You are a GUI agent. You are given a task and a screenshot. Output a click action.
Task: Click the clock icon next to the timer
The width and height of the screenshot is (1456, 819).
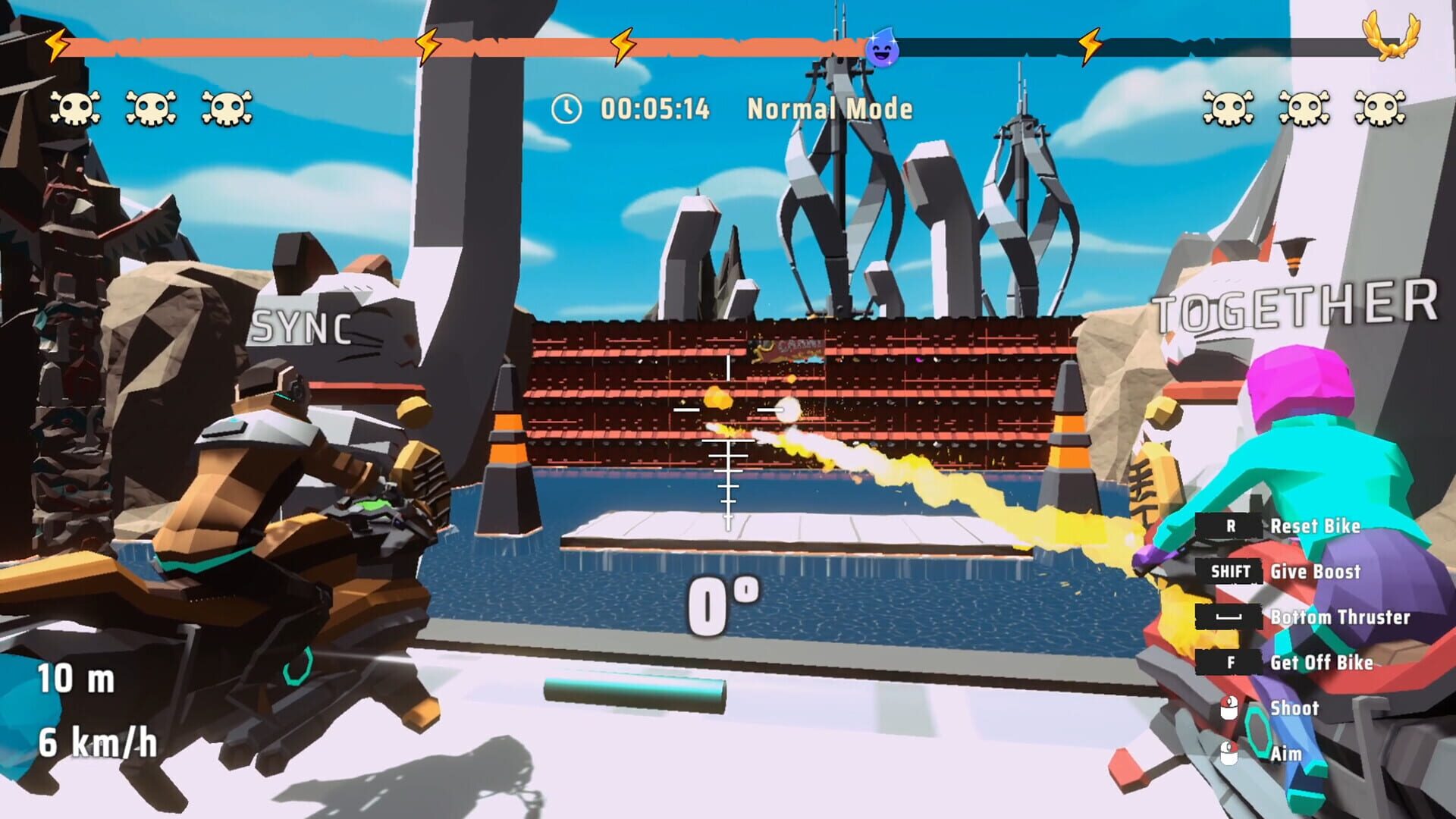[x=566, y=108]
